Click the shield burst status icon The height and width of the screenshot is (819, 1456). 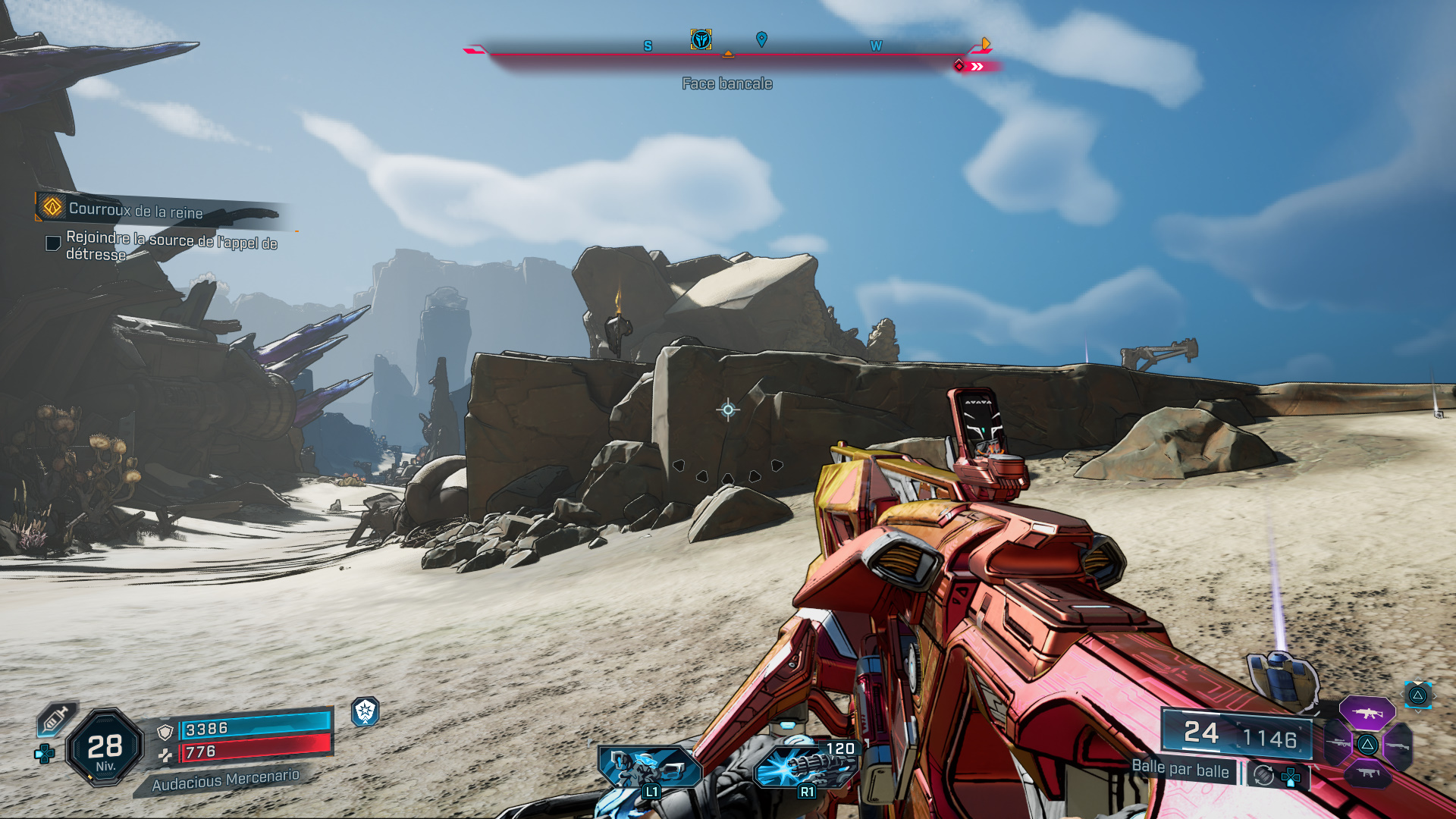366,711
